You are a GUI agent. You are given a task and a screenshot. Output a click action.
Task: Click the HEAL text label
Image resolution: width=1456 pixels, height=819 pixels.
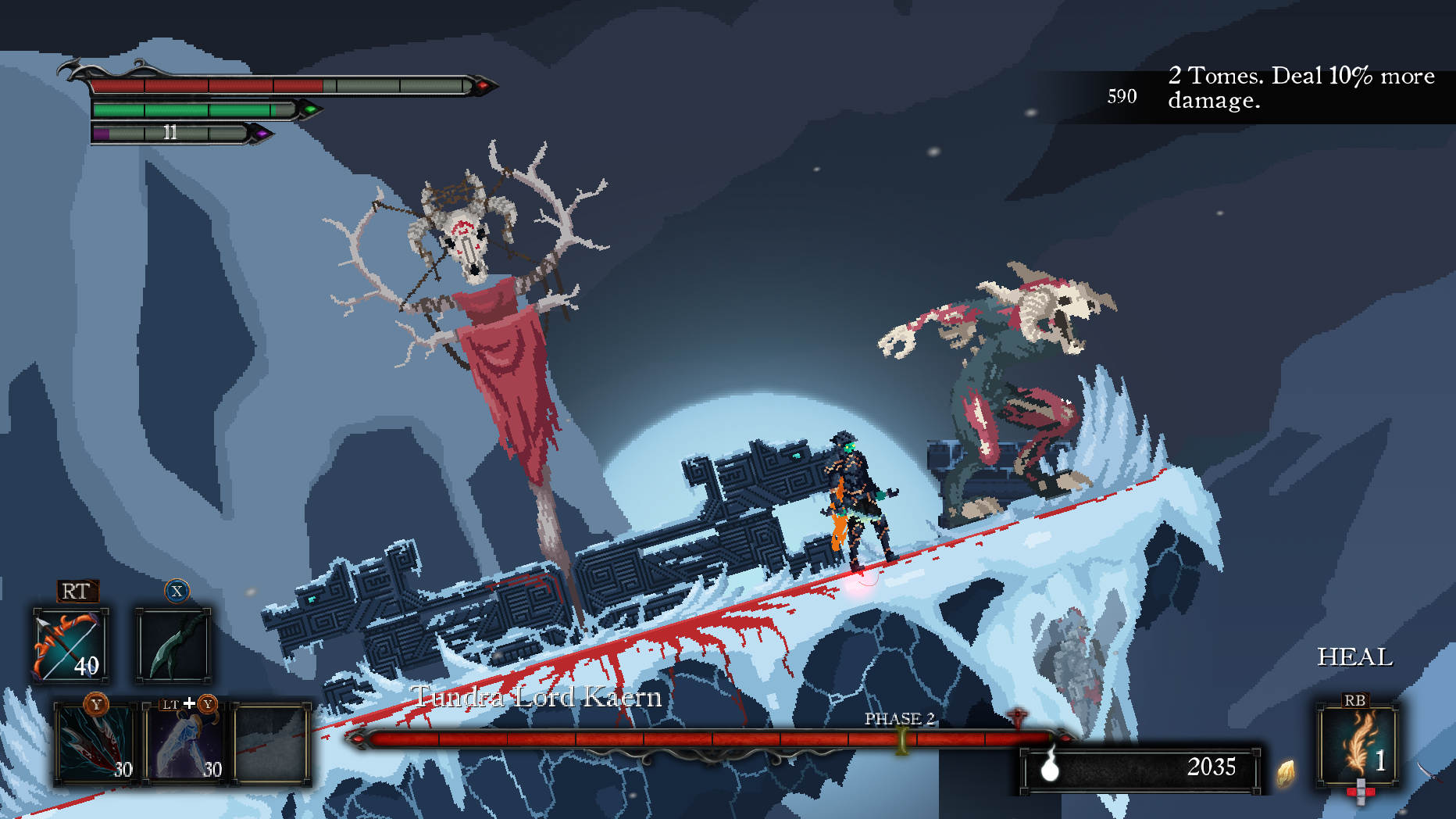(1355, 657)
